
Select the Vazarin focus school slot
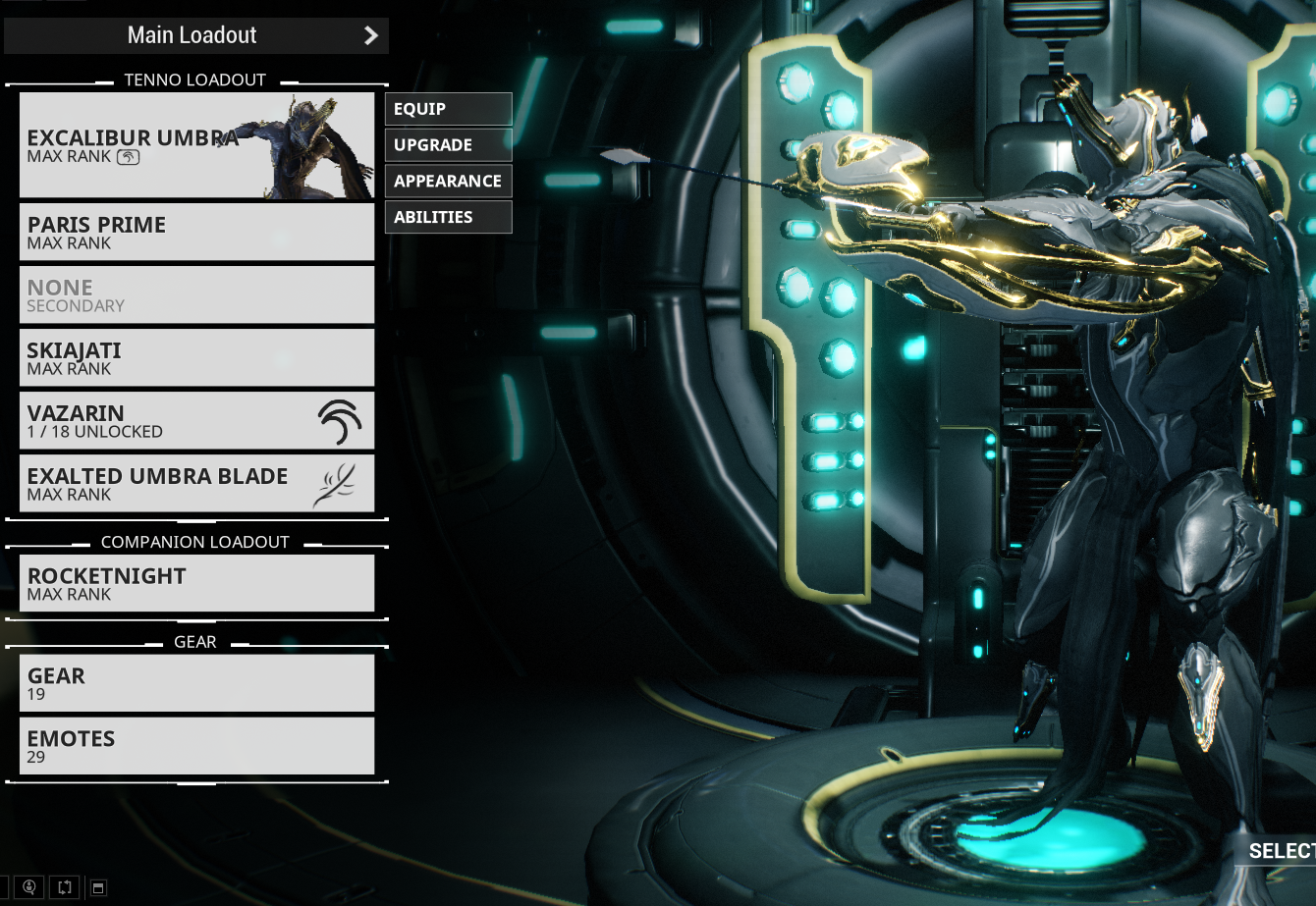point(196,420)
